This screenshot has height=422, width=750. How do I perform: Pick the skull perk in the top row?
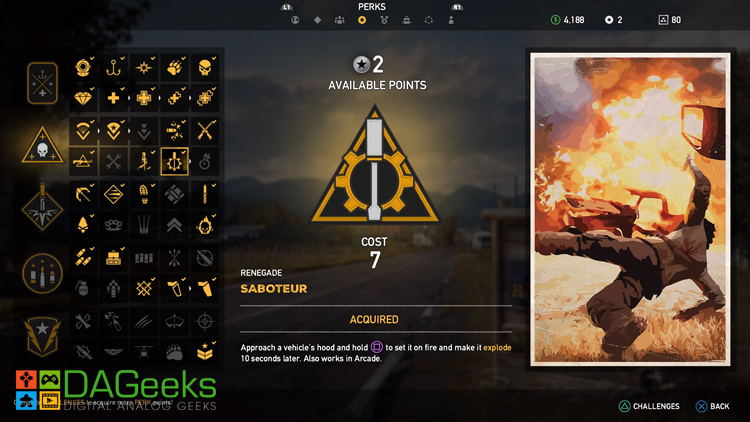click(205, 68)
